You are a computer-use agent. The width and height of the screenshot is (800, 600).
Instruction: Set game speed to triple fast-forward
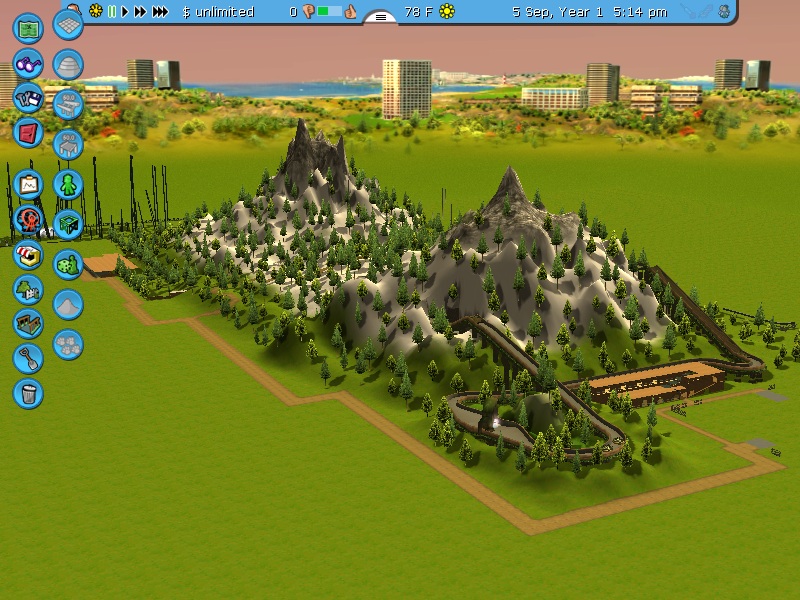click(x=159, y=12)
